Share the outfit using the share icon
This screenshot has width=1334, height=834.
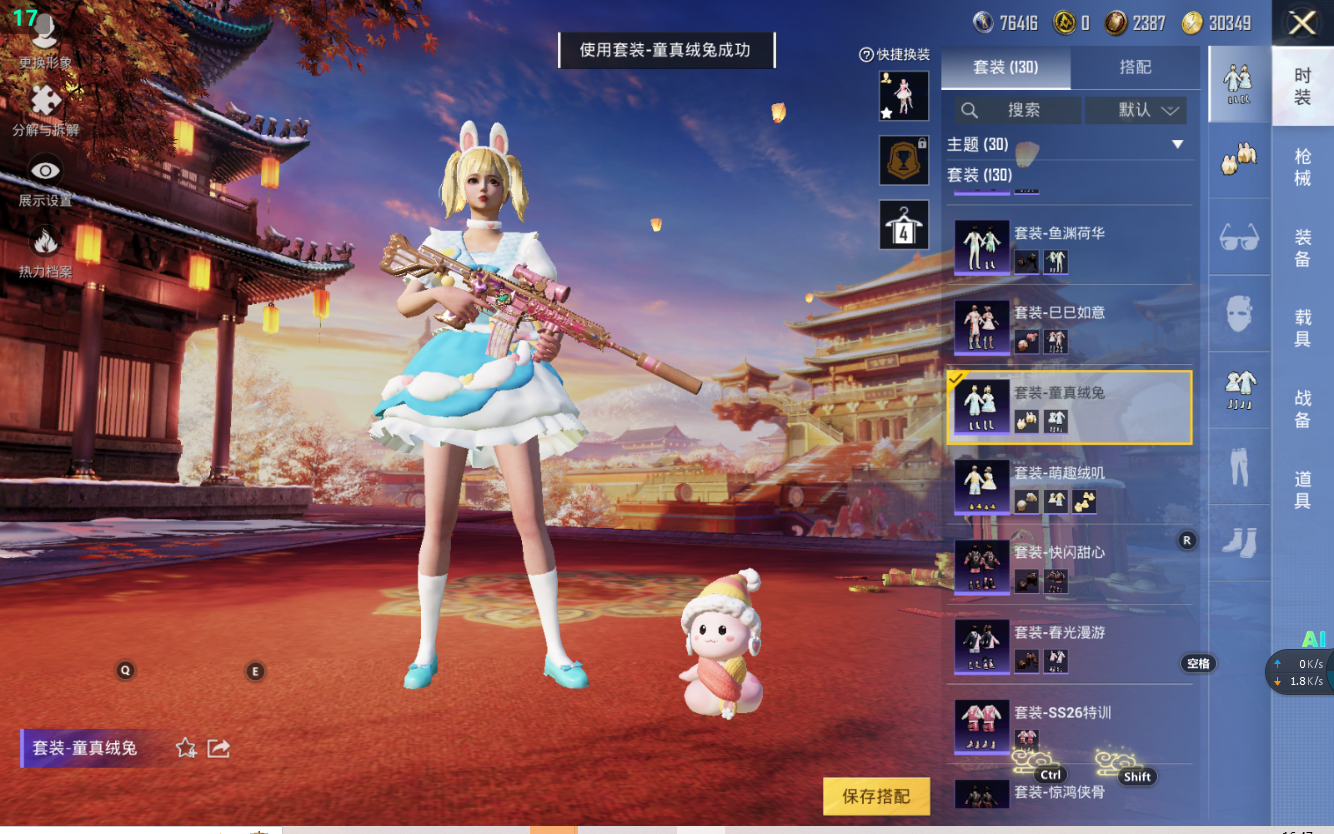coord(219,748)
